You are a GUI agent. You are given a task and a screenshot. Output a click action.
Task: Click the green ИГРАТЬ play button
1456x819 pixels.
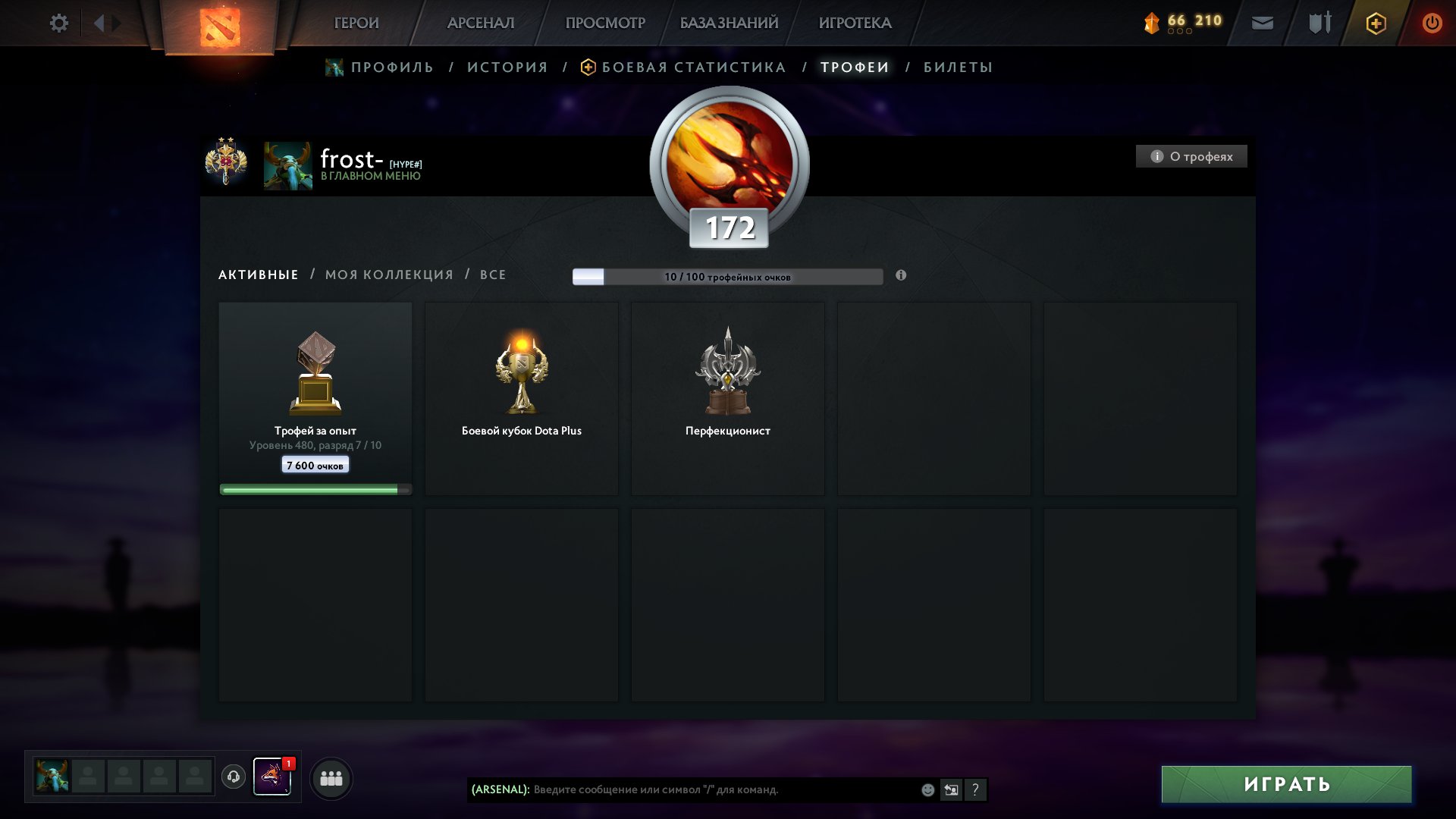click(1286, 784)
